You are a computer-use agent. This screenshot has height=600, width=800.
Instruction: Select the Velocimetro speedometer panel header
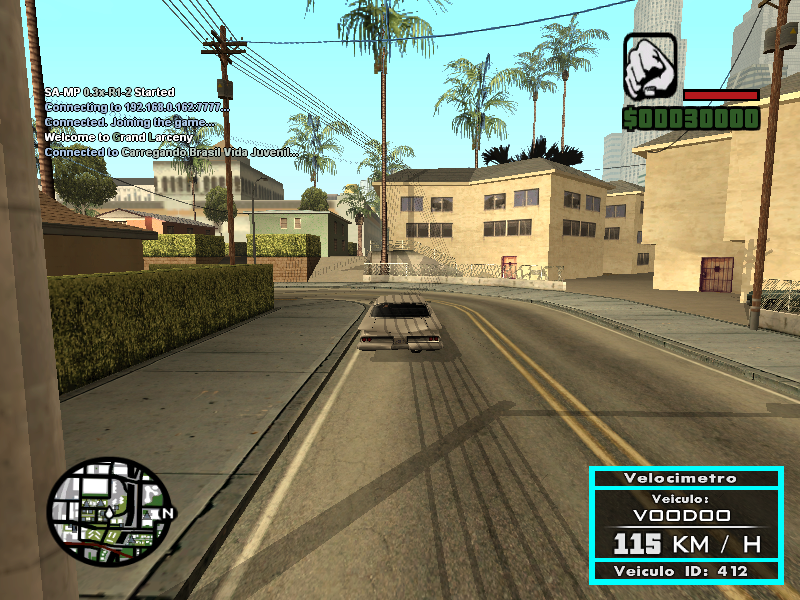pos(685,478)
